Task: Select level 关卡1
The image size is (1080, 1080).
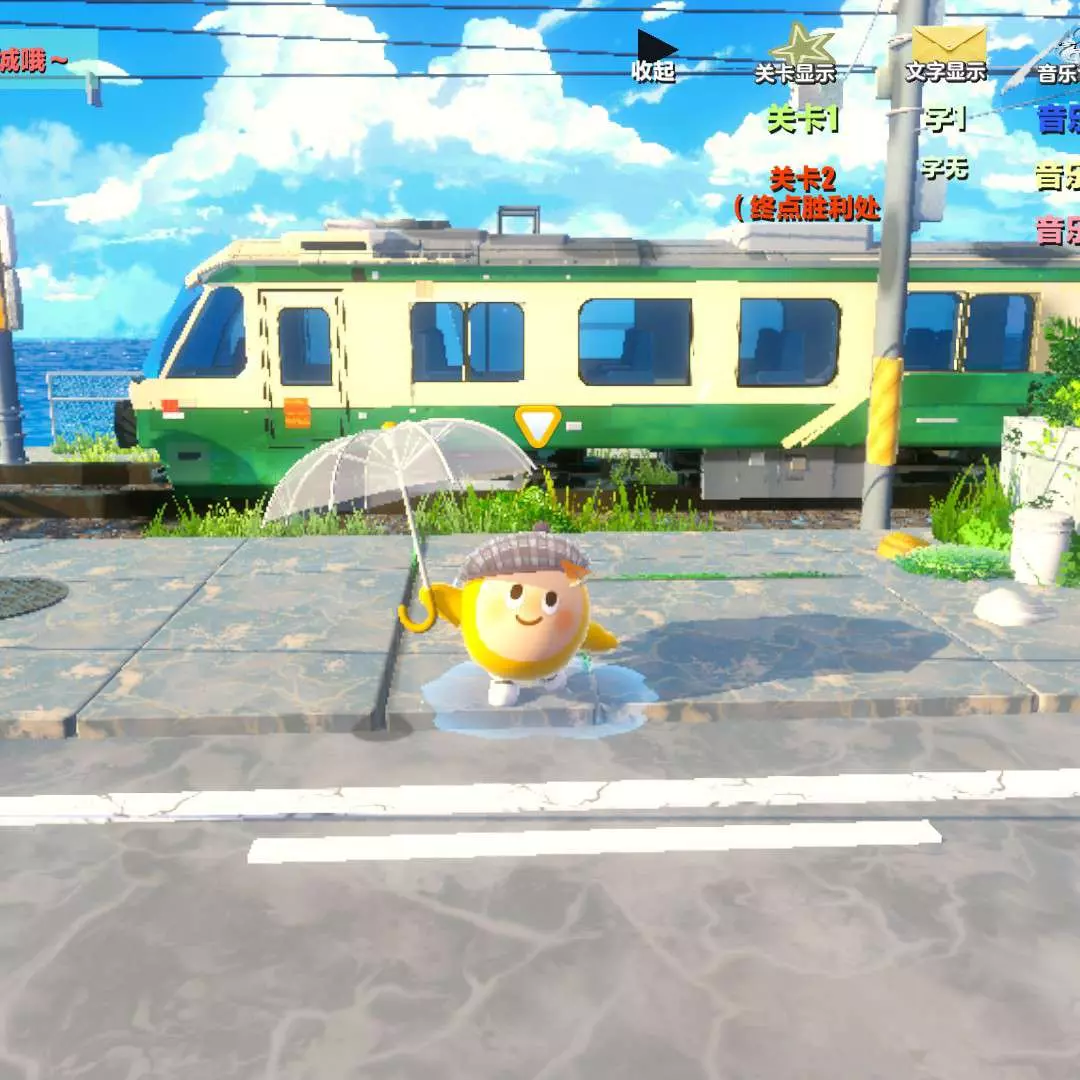Action: (802, 120)
